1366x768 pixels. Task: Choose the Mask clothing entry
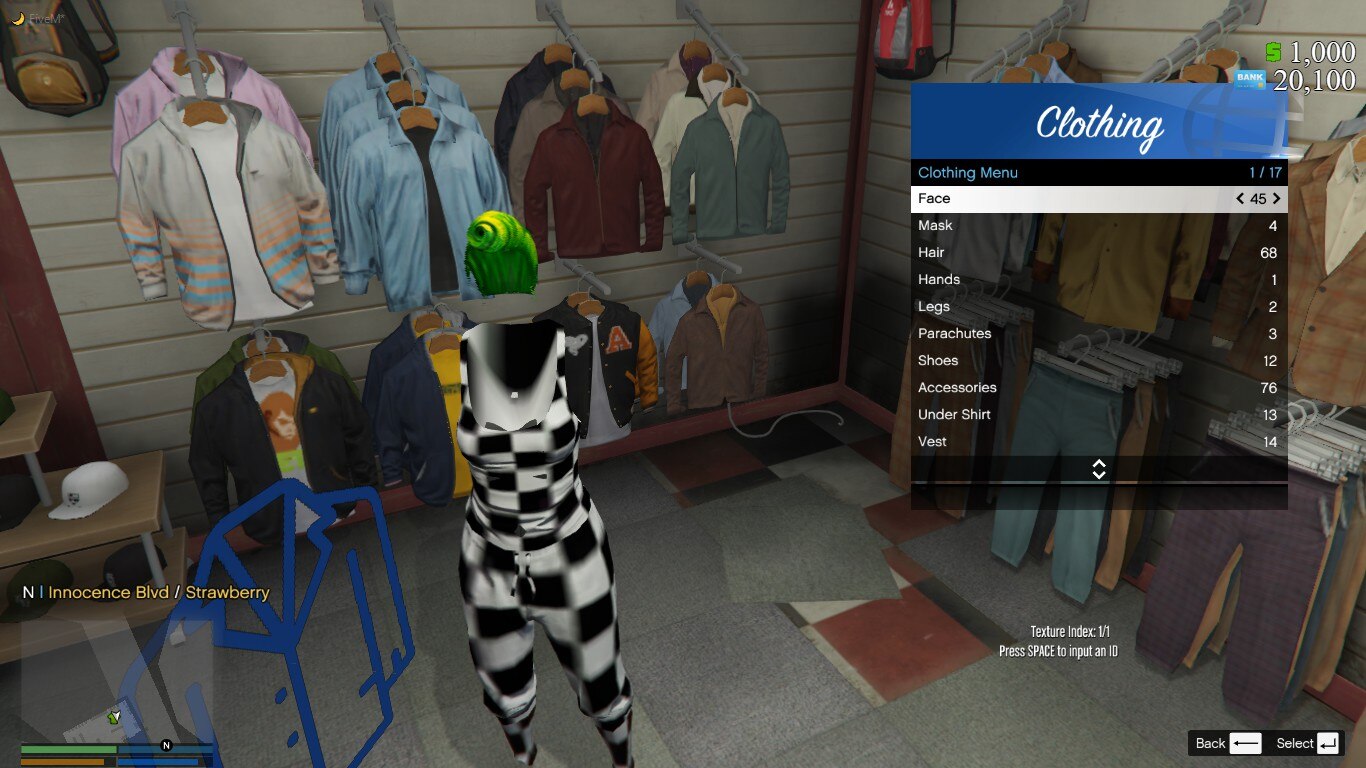(x=1098, y=226)
